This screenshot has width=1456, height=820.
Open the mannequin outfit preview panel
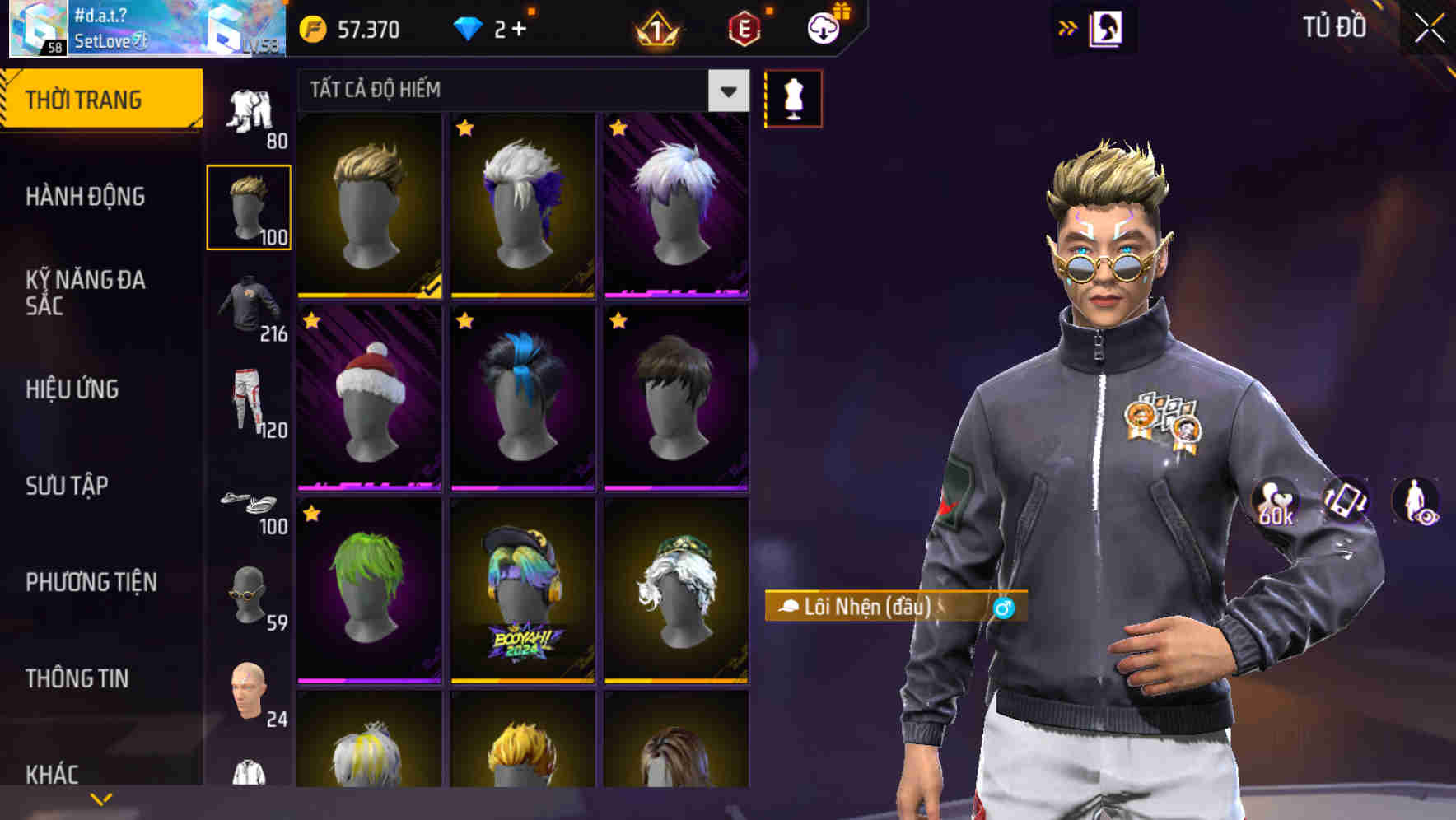pos(793,99)
